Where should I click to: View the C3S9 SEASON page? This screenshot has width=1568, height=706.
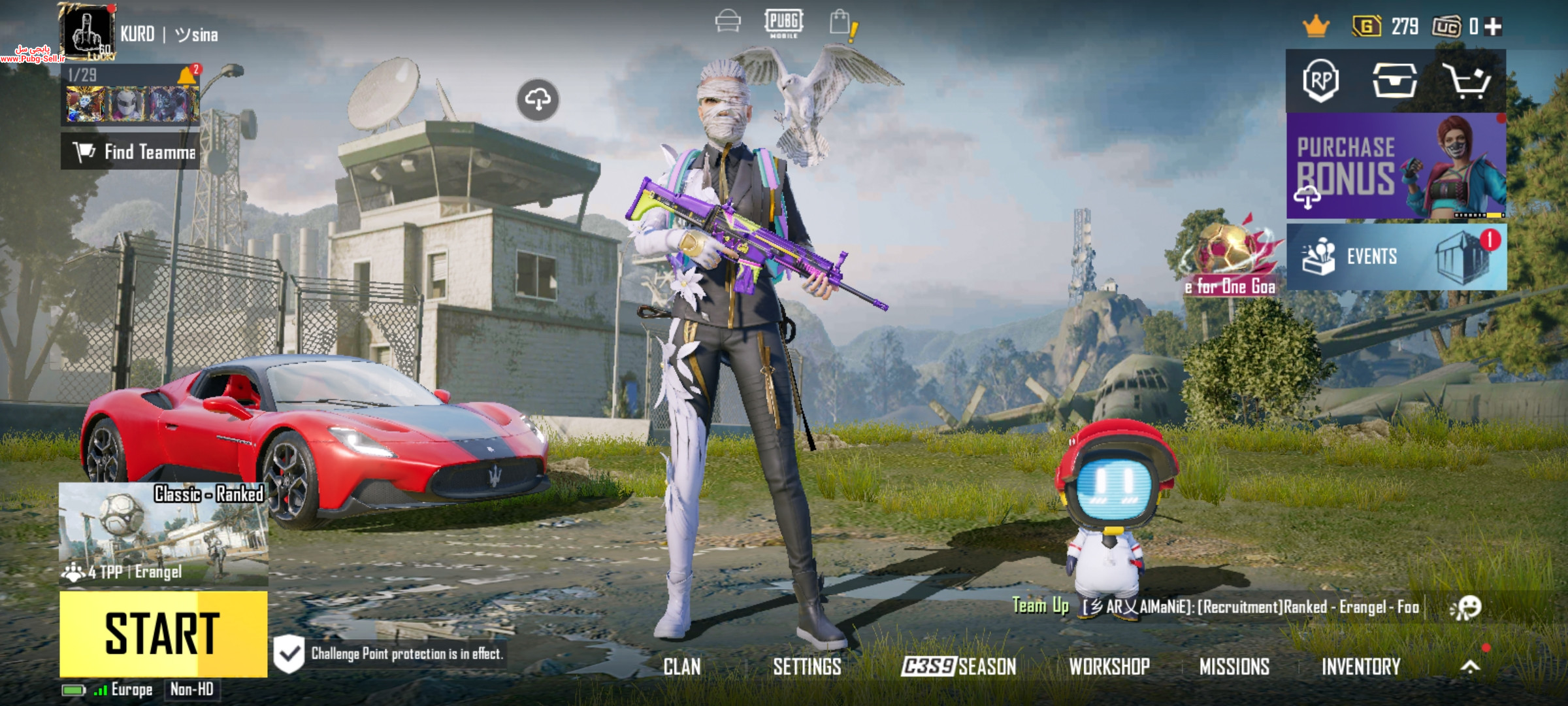(x=958, y=667)
